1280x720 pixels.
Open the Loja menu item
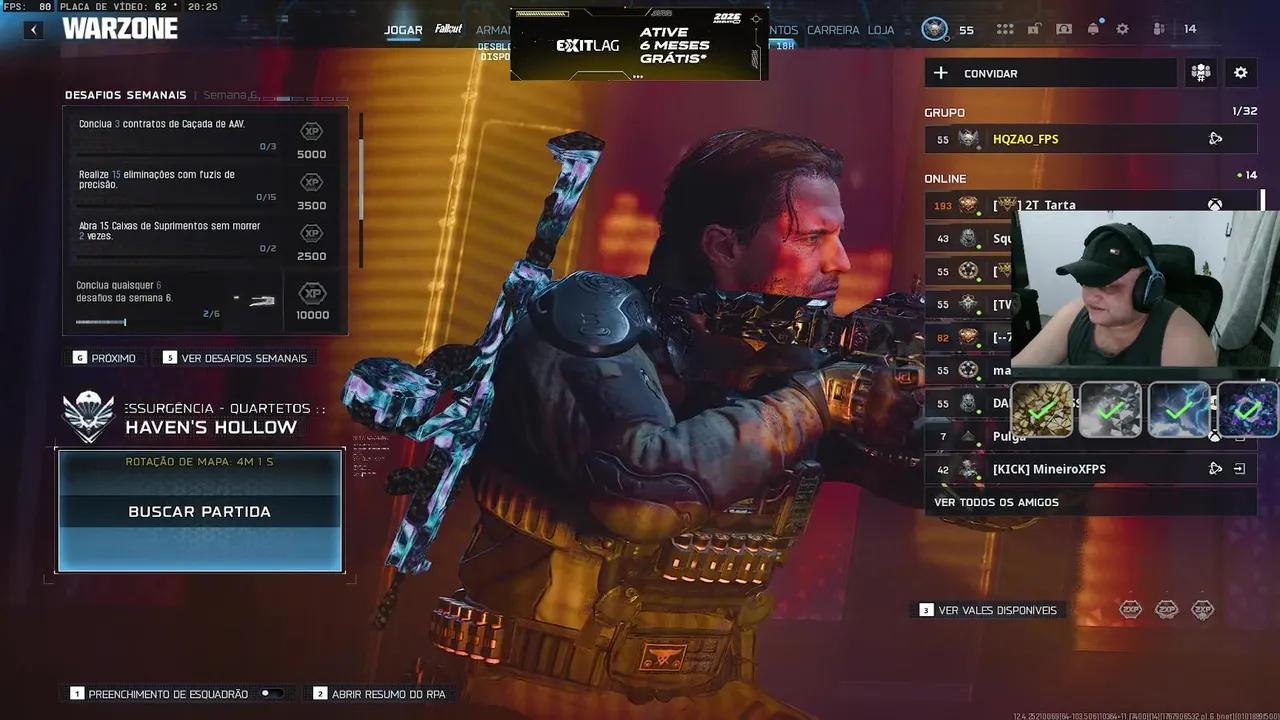click(x=881, y=30)
